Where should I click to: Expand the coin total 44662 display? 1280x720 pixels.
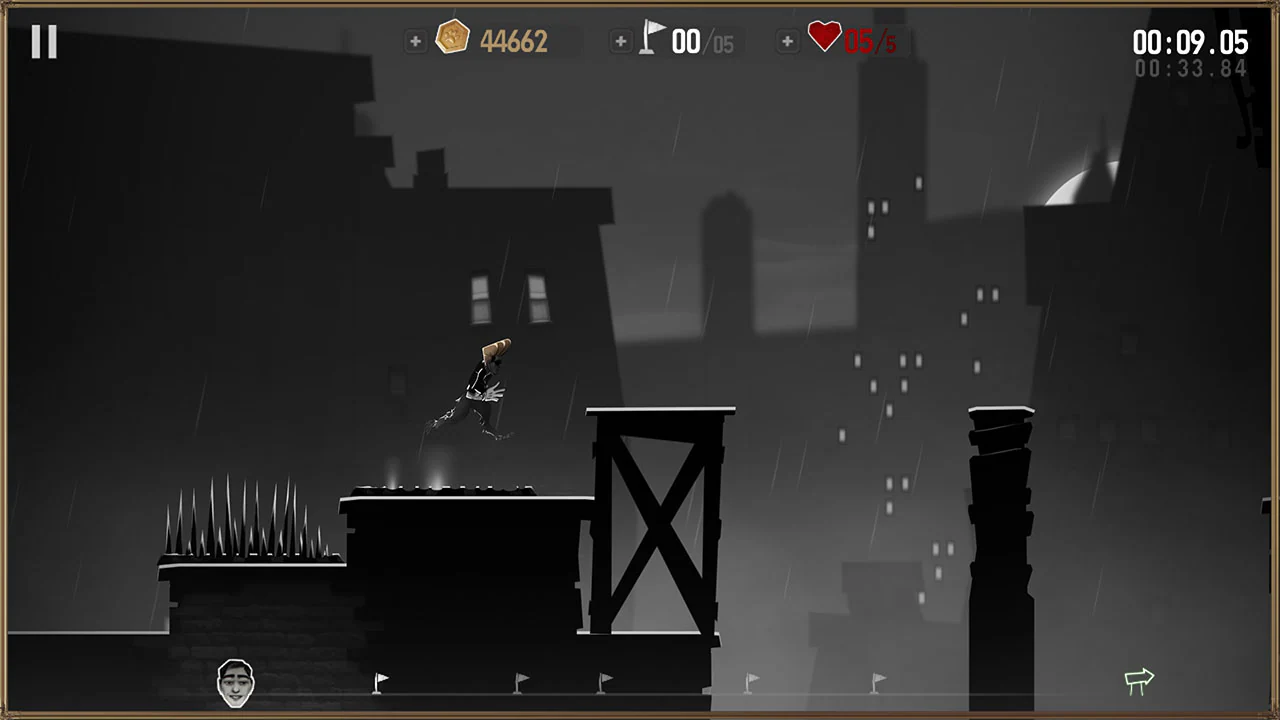click(514, 41)
